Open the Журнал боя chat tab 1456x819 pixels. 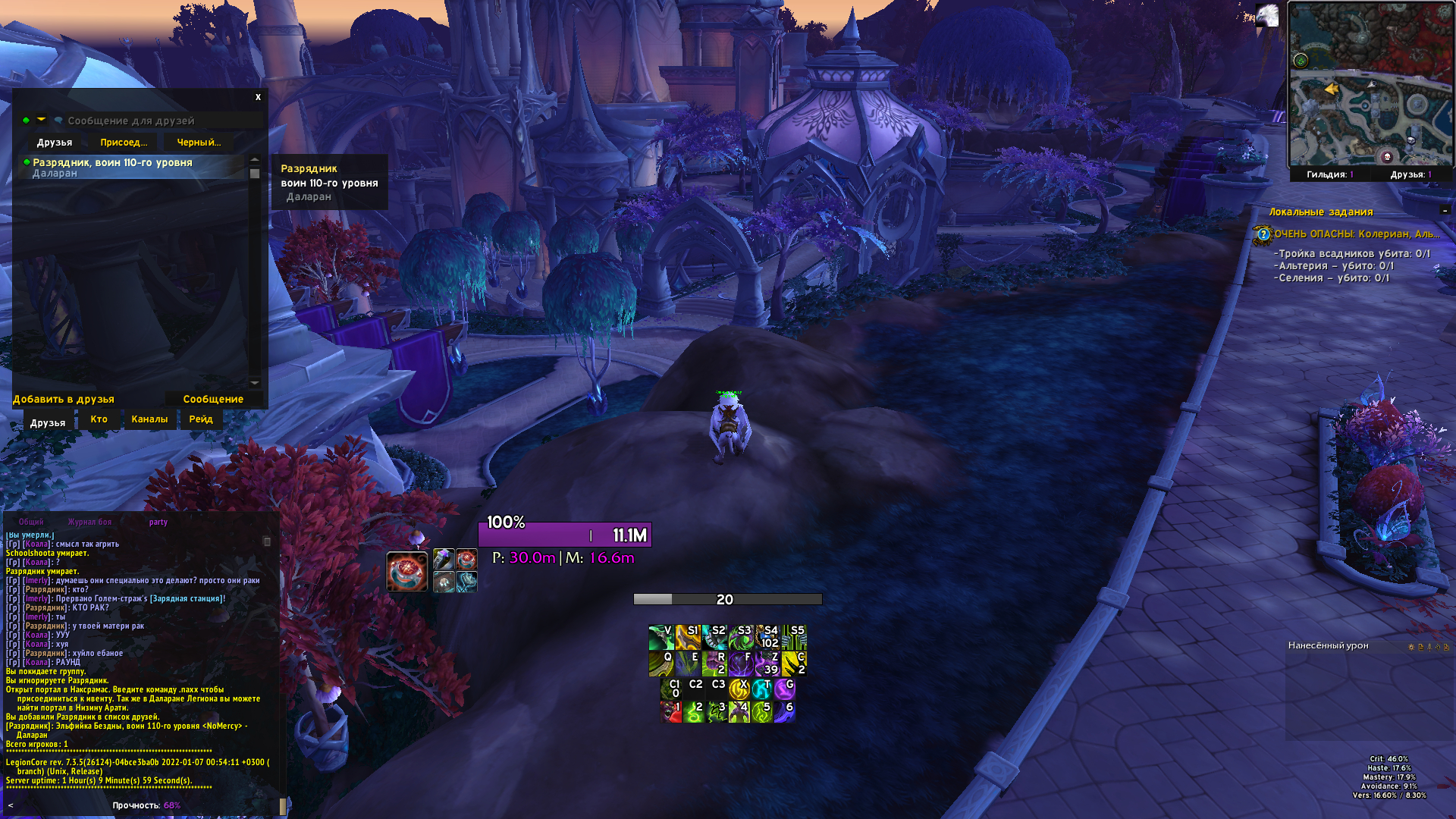pyautogui.click(x=89, y=522)
